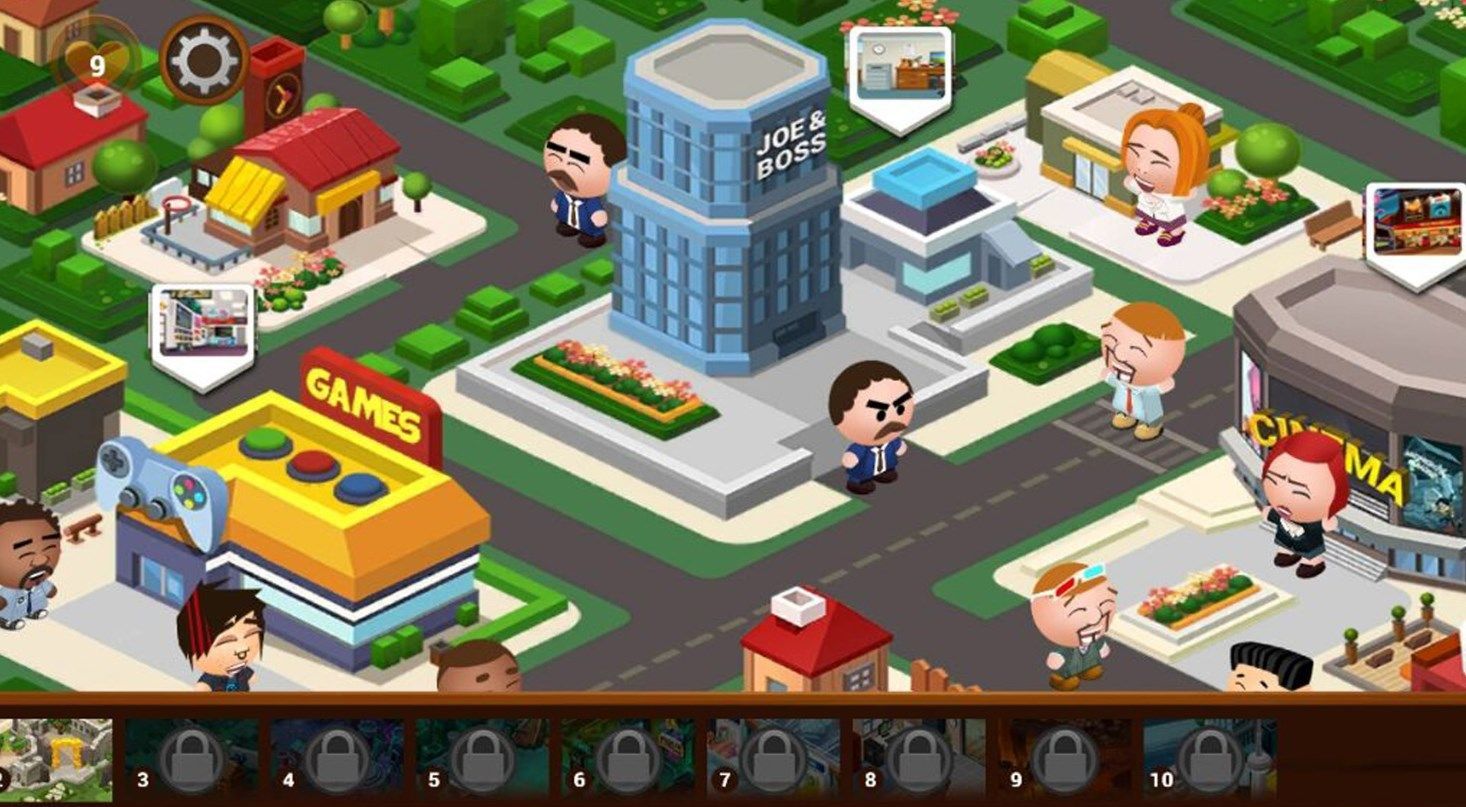Select locked world 8 thumbnail
This screenshot has width=1466, height=807.
pos(919,760)
